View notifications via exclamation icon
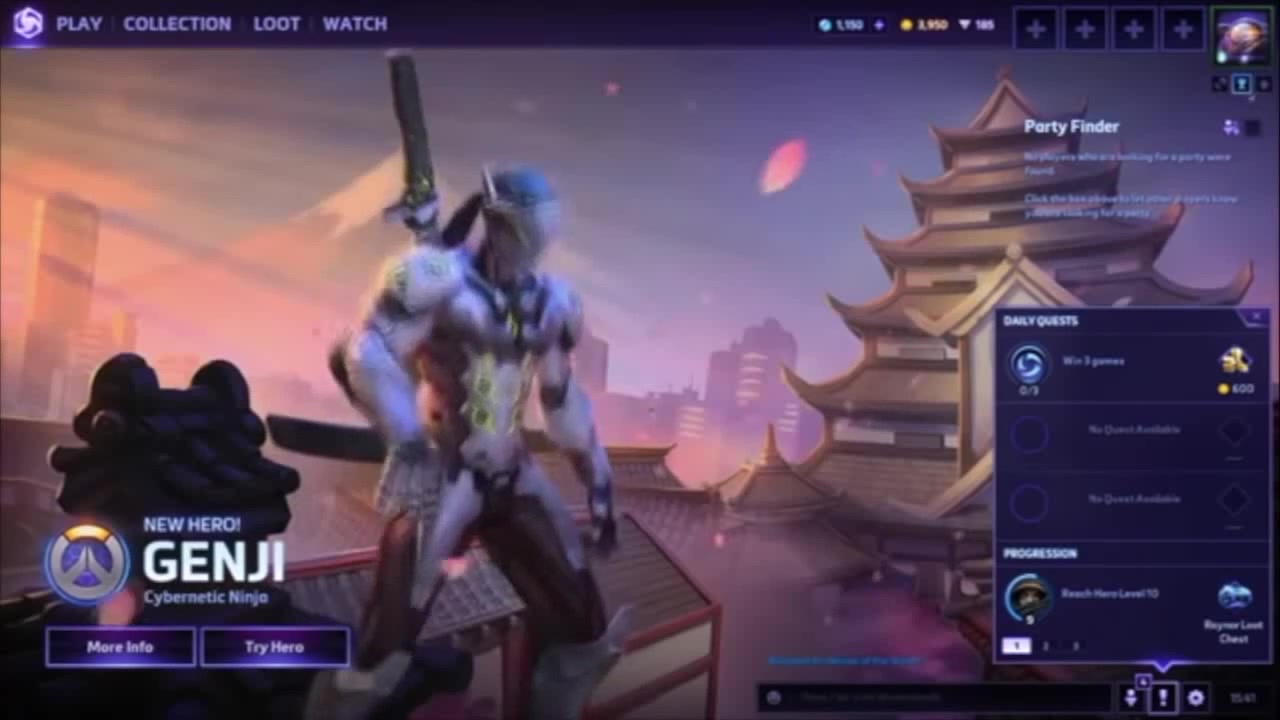 1164,697
